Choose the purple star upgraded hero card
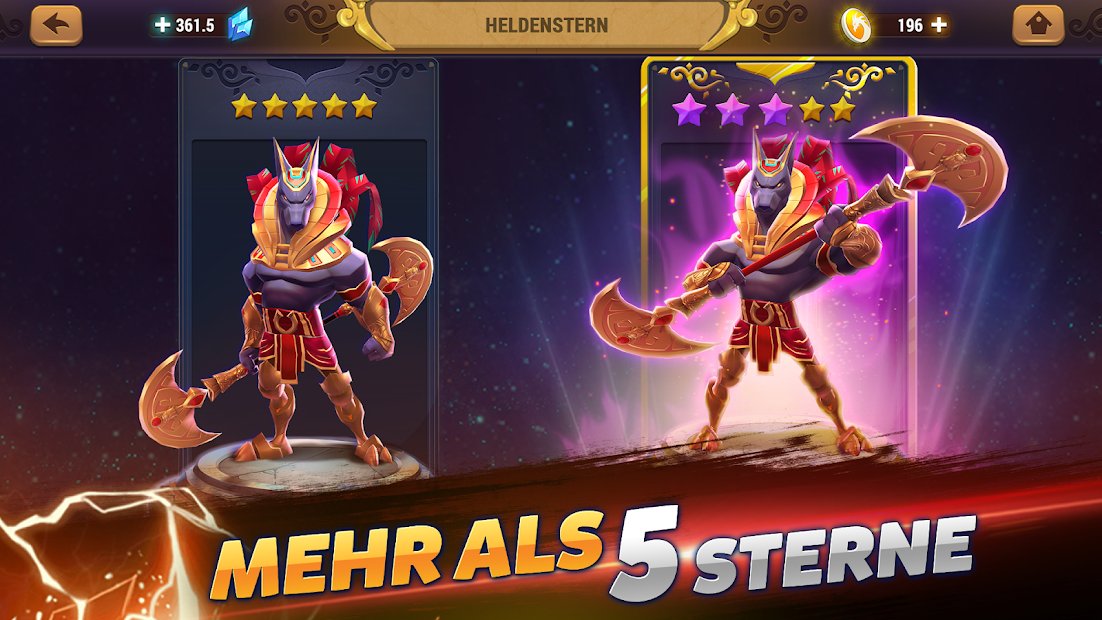 click(x=777, y=270)
